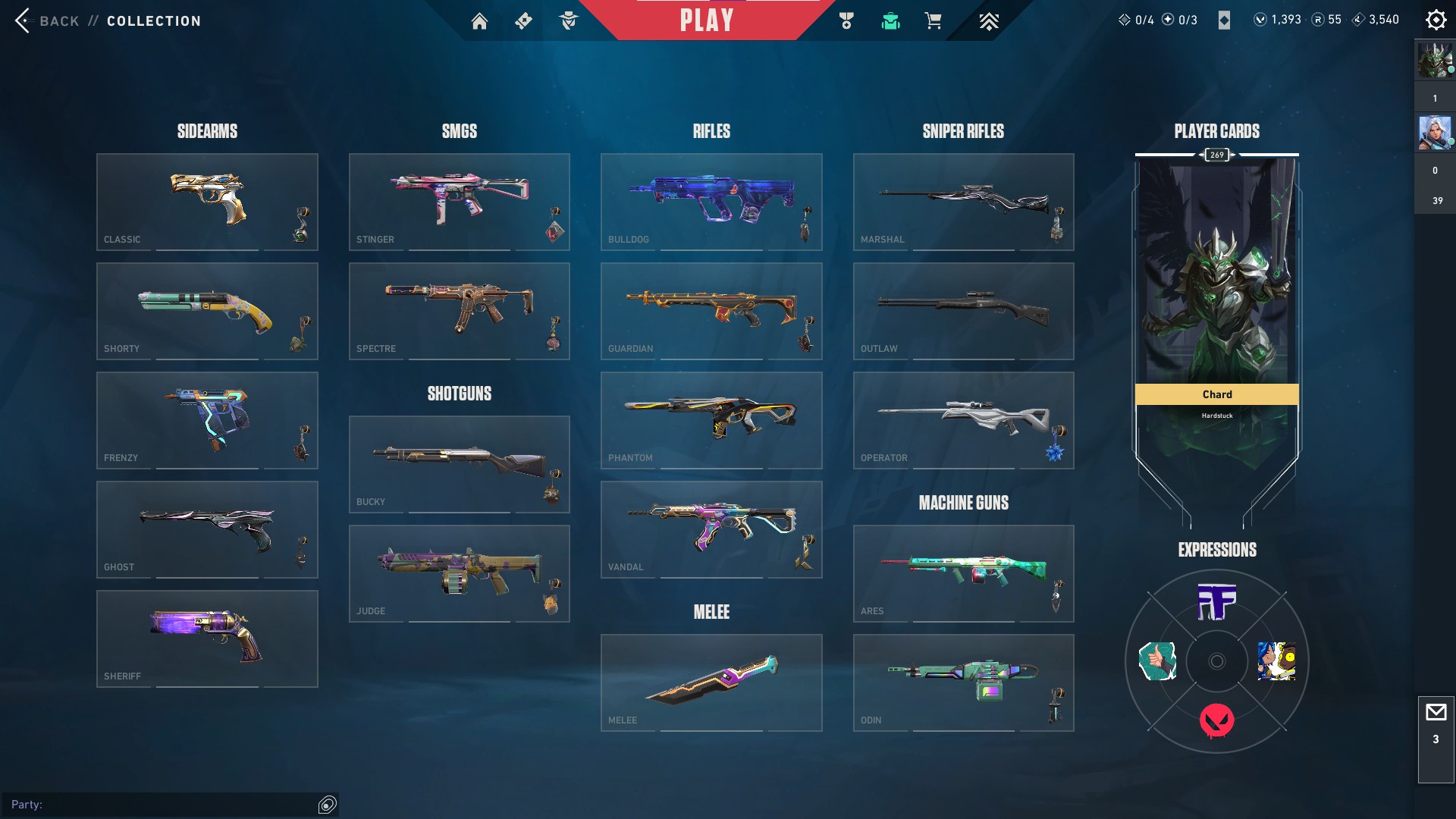Open the Store shopping cart icon
The image size is (1456, 819).
tap(934, 21)
